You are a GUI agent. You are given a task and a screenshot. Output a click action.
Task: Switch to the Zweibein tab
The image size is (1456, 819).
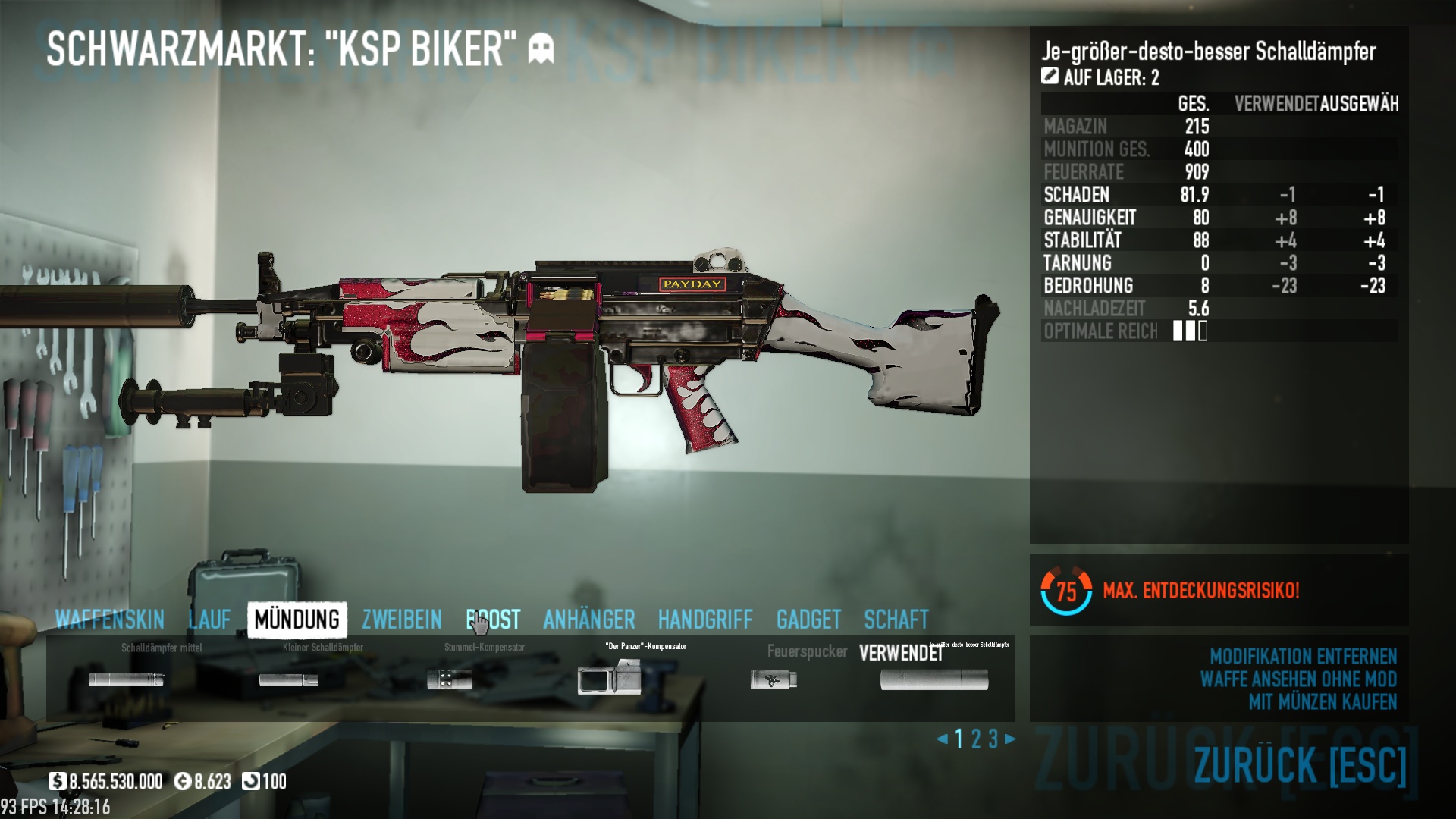pyautogui.click(x=401, y=620)
